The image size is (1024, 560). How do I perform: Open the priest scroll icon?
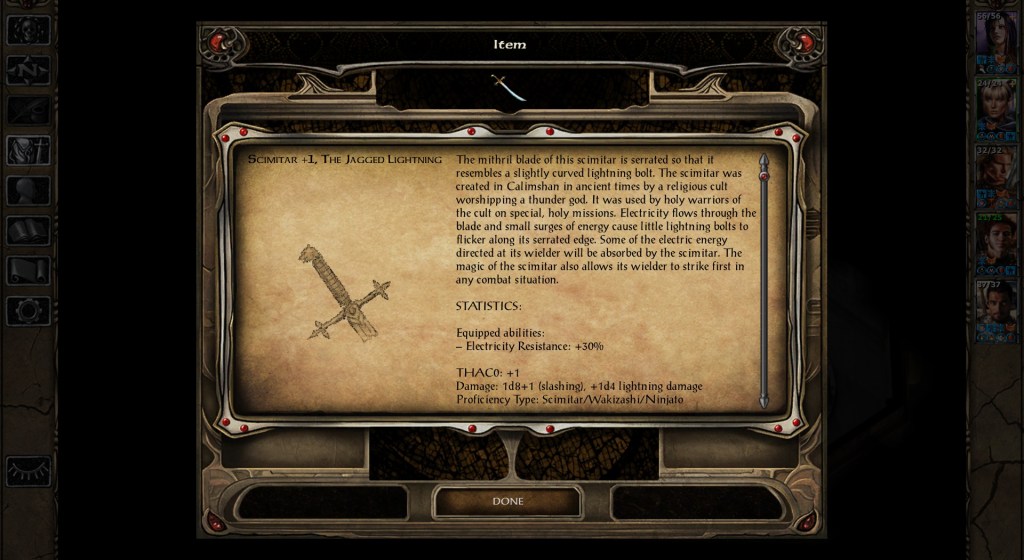28,271
